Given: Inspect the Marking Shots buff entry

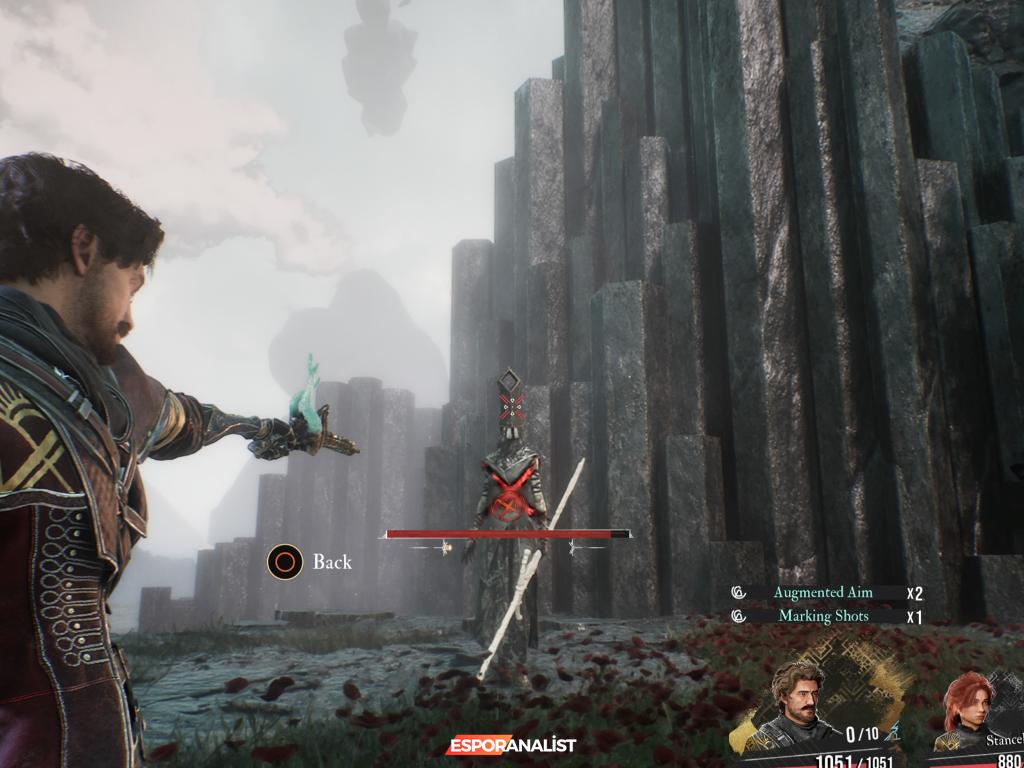Looking at the screenshot, I should tap(822, 616).
